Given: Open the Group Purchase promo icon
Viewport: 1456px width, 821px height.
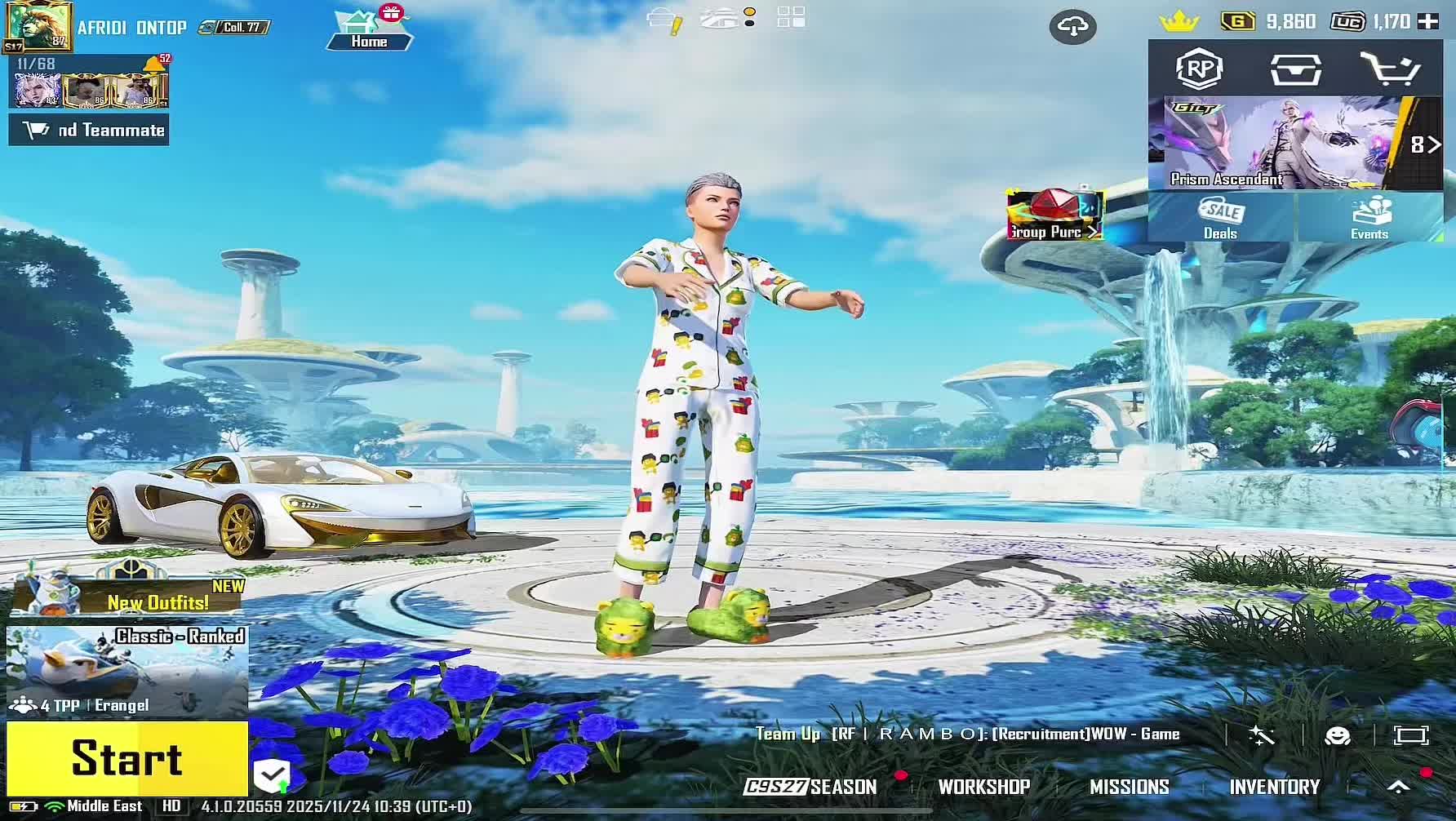Looking at the screenshot, I should pos(1054,215).
